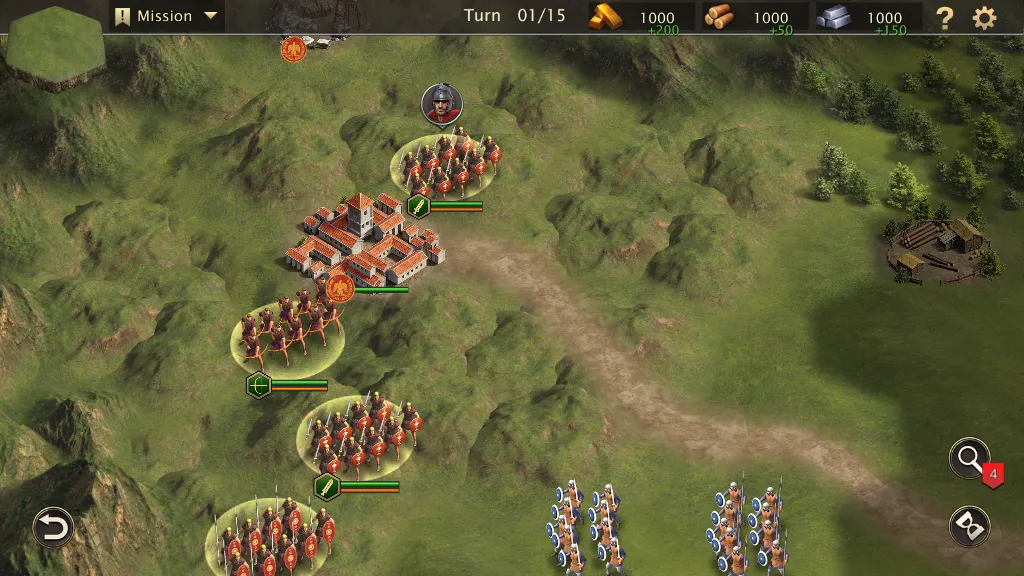Click the magnifying glass search button

coord(969,459)
